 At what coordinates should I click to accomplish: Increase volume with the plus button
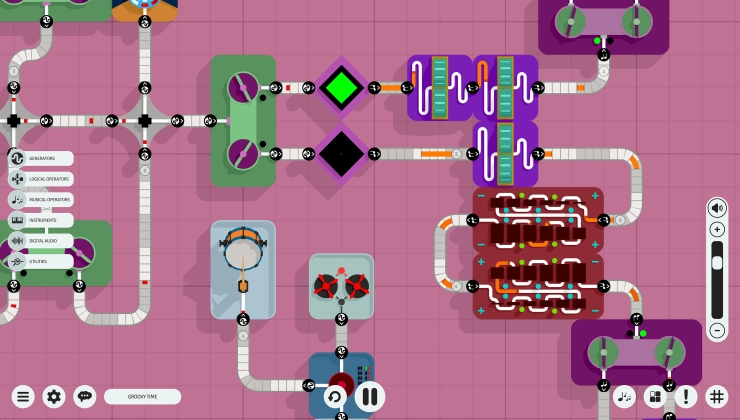tap(717, 230)
